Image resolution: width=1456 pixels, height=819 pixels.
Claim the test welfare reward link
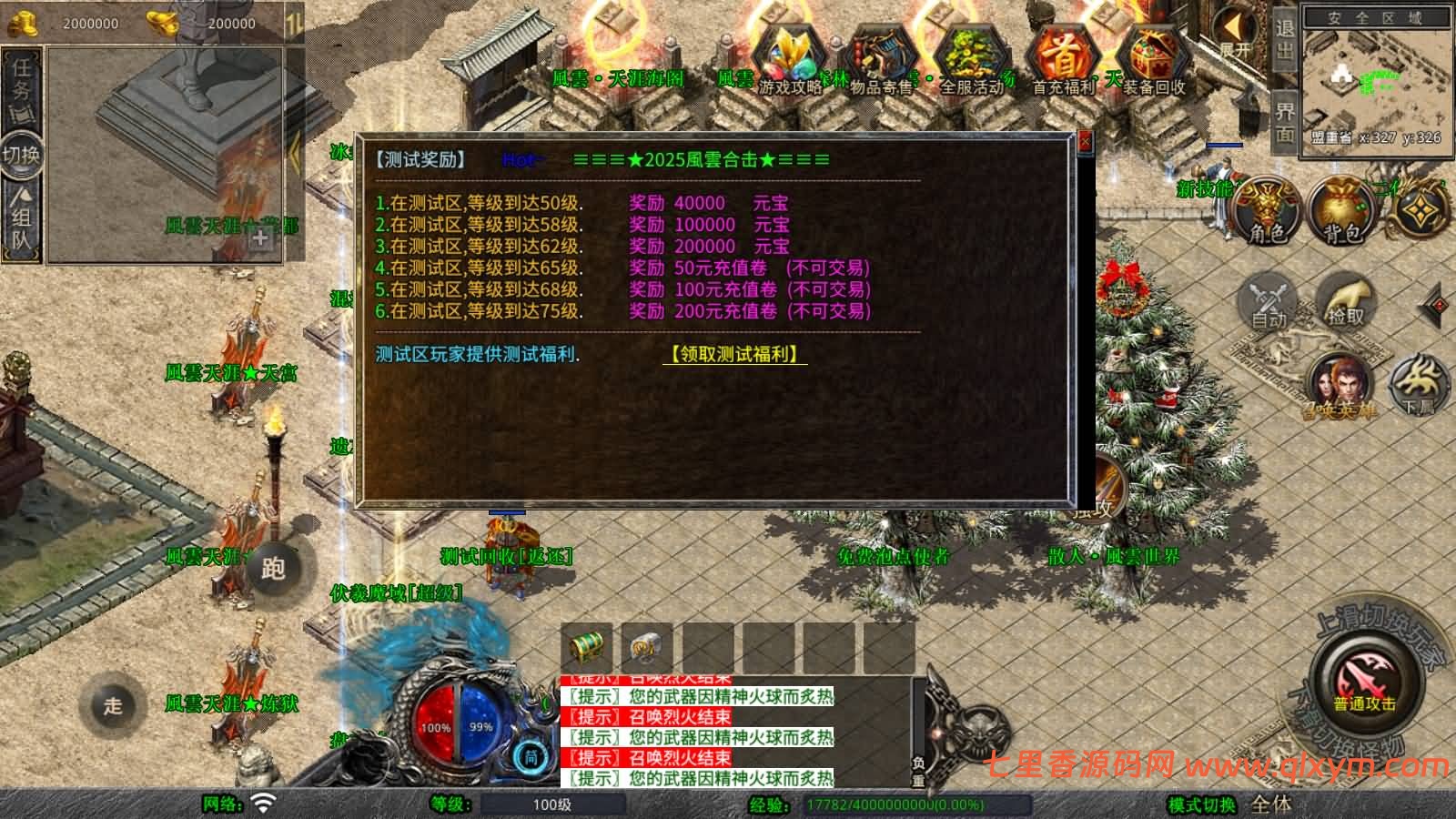click(x=734, y=354)
